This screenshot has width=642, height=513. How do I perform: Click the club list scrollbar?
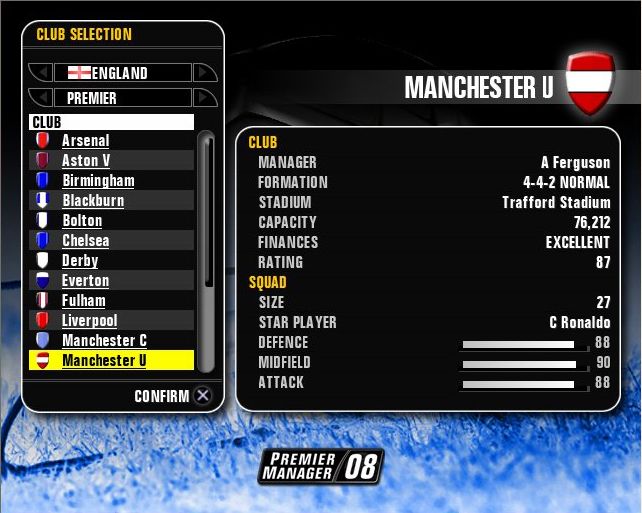click(x=208, y=250)
